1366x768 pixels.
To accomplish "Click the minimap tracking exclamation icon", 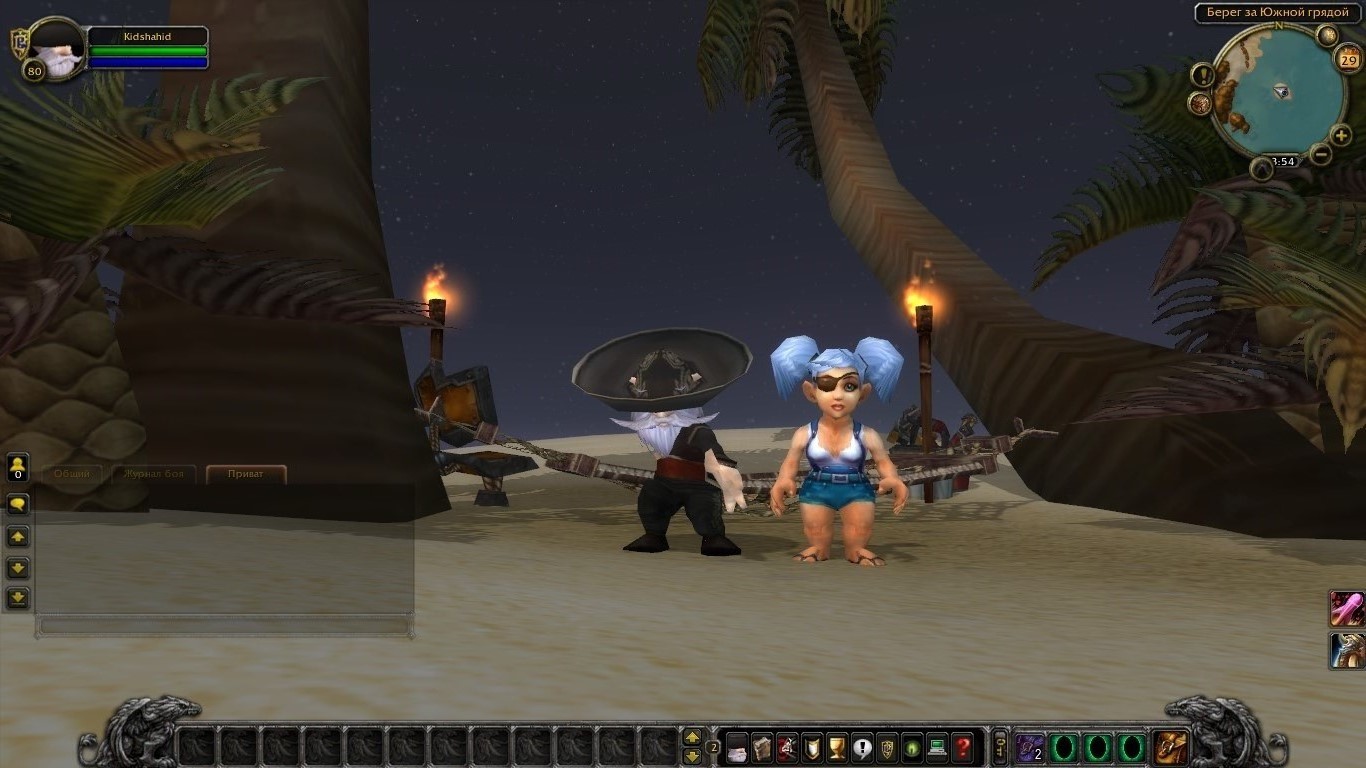I will coord(1202,75).
